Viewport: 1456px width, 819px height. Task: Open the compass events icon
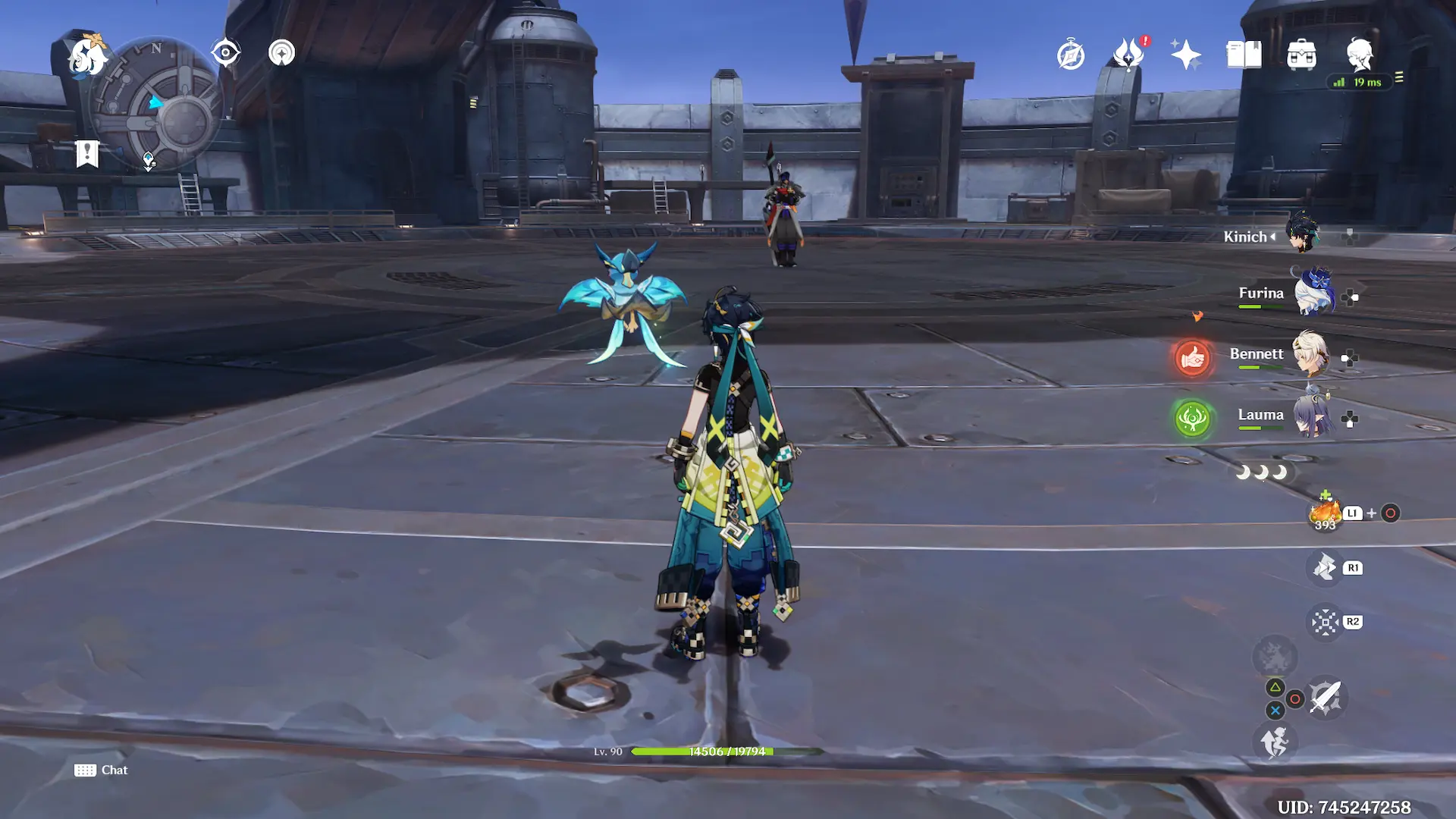(x=1071, y=55)
